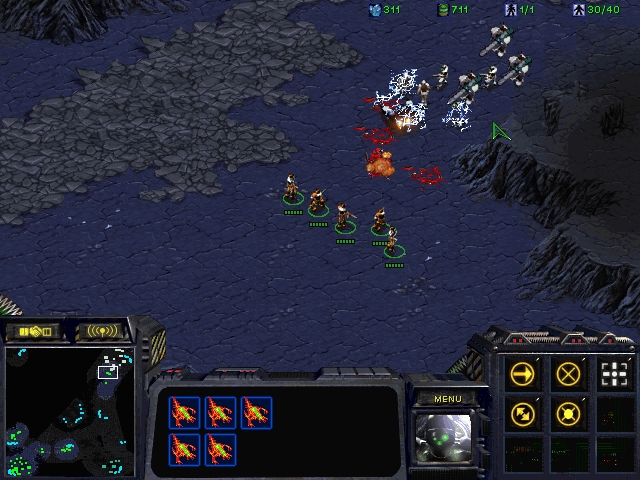The image size is (640, 480).
Task: Activate the Hold Position command
Action: coord(568,412)
